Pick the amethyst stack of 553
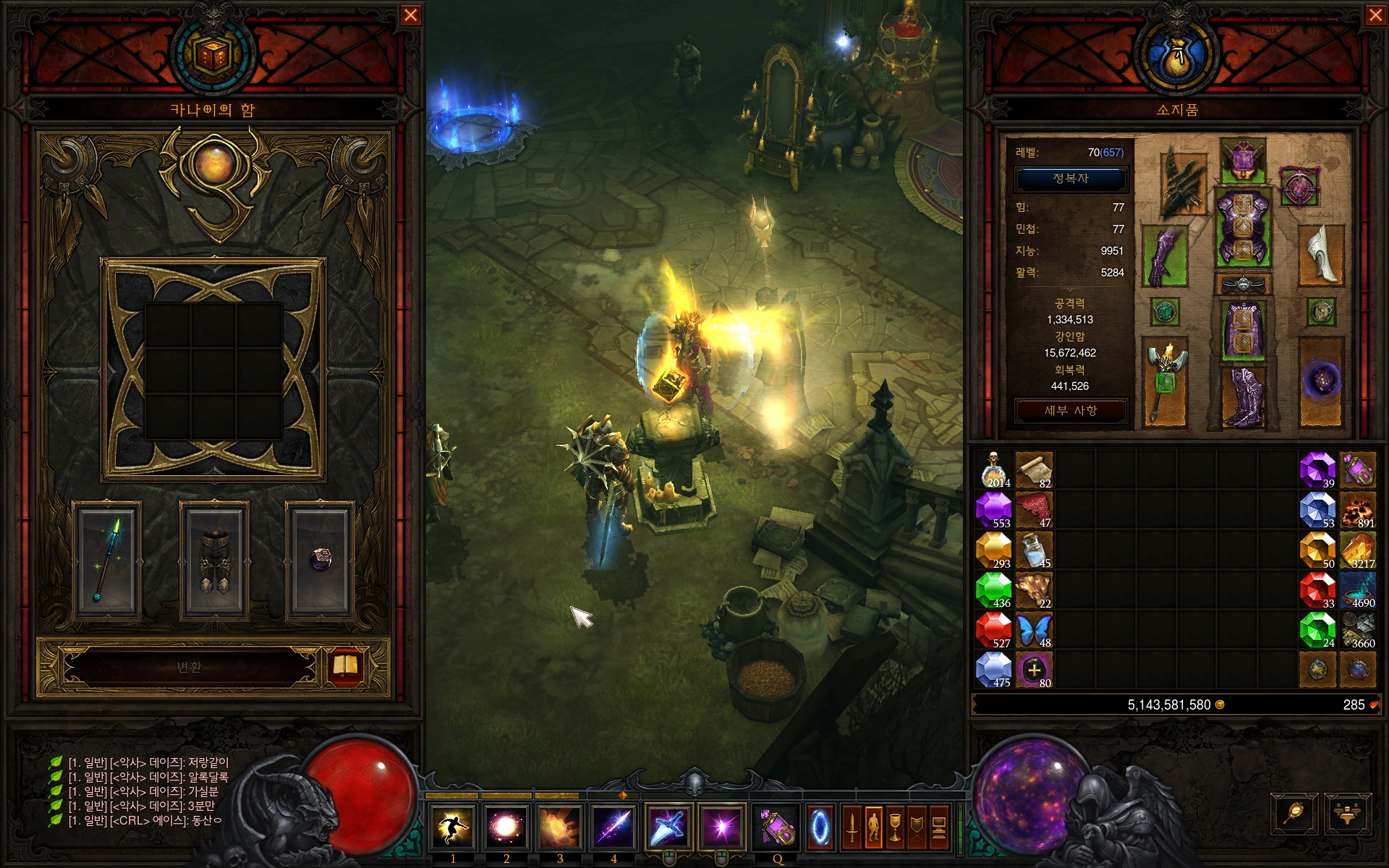1389x868 pixels. 993,510
